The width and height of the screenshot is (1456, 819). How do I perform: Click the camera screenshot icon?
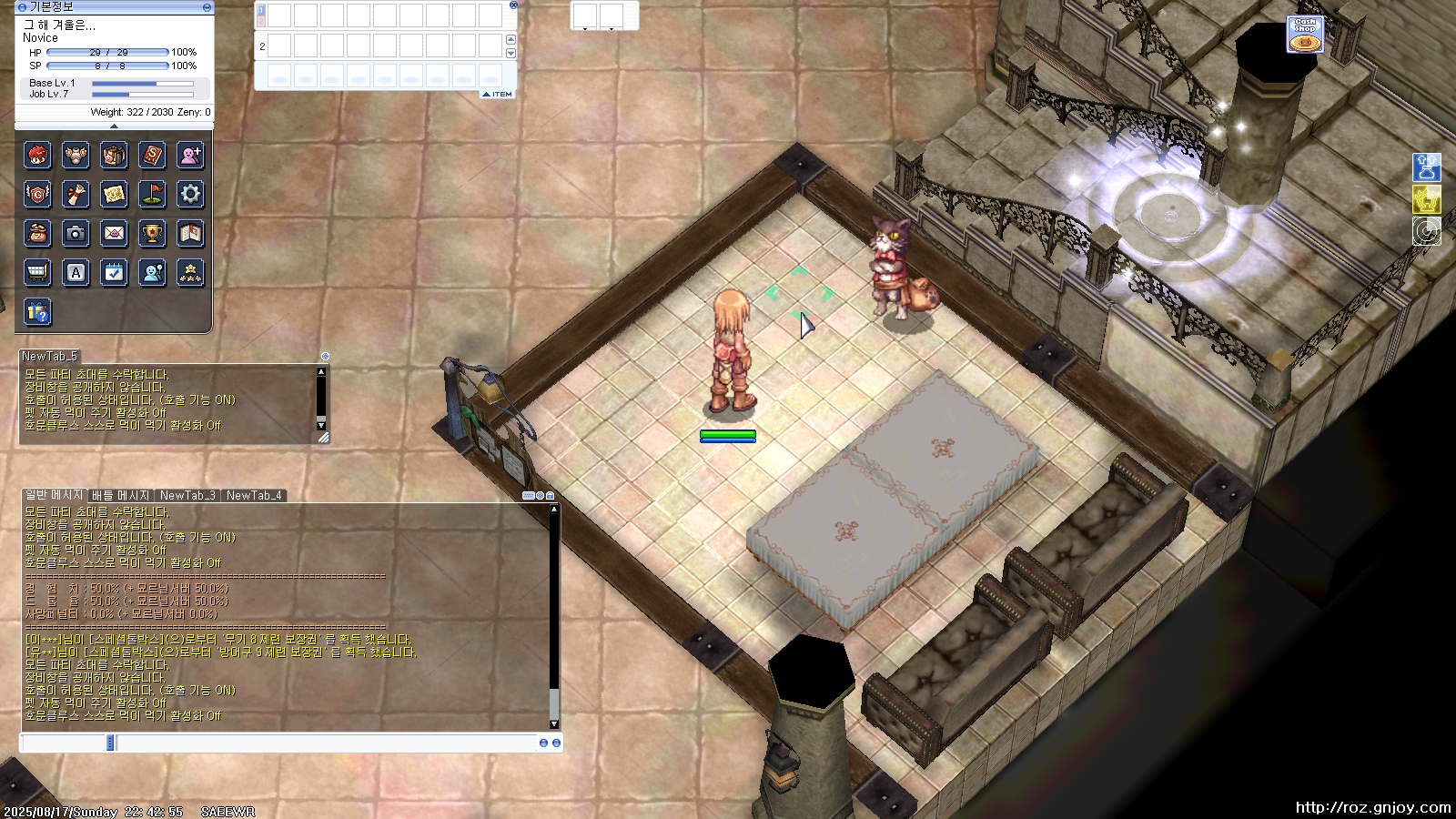tap(76, 233)
